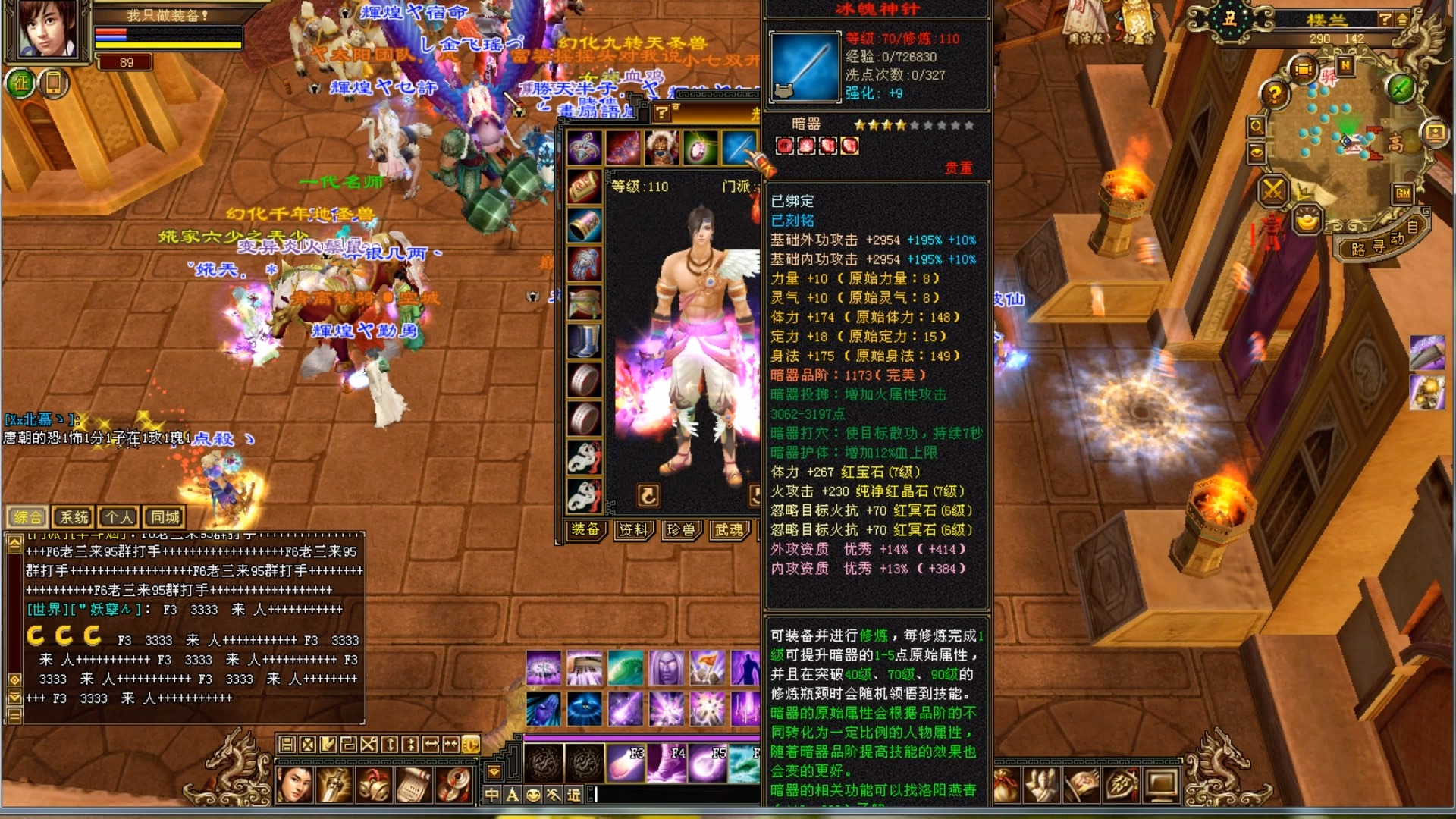Open the monitor system settings icon
This screenshot has width=1456, height=819.
click(1161, 785)
